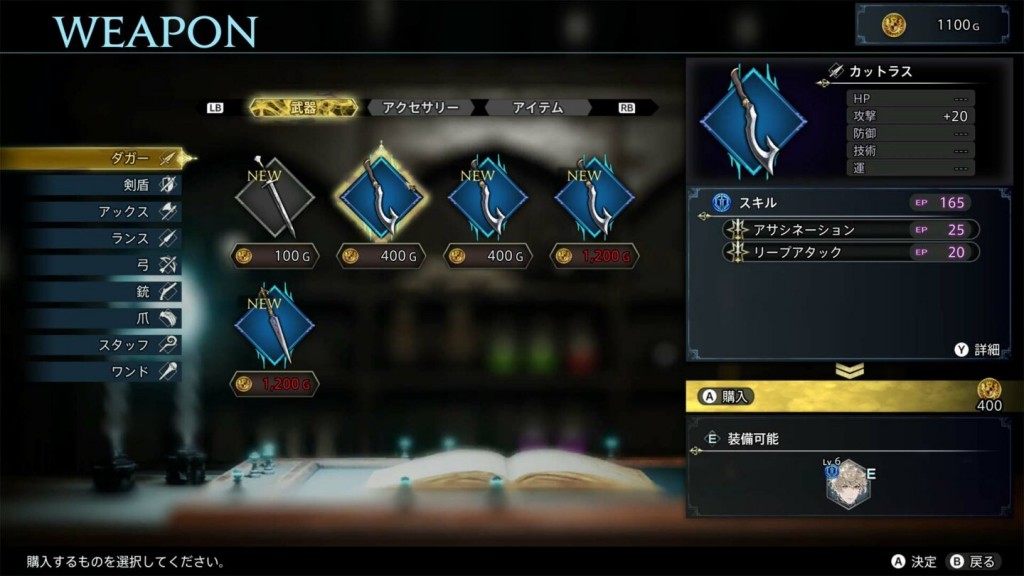The image size is (1024, 576).
Task: Click the 購入 purchase bar
Action: (848, 396)
